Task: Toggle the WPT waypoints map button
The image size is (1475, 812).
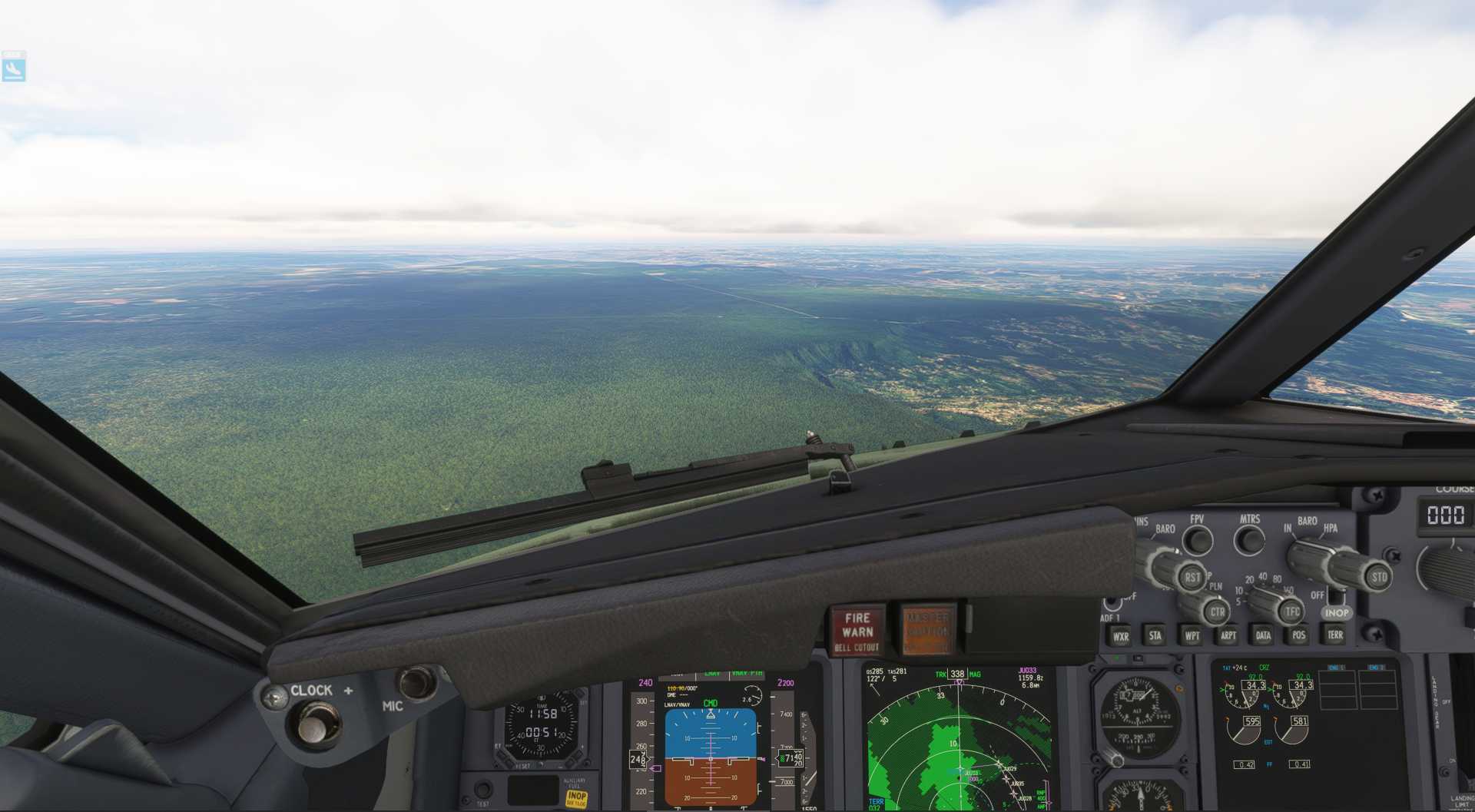Action: pos(1192,635)
